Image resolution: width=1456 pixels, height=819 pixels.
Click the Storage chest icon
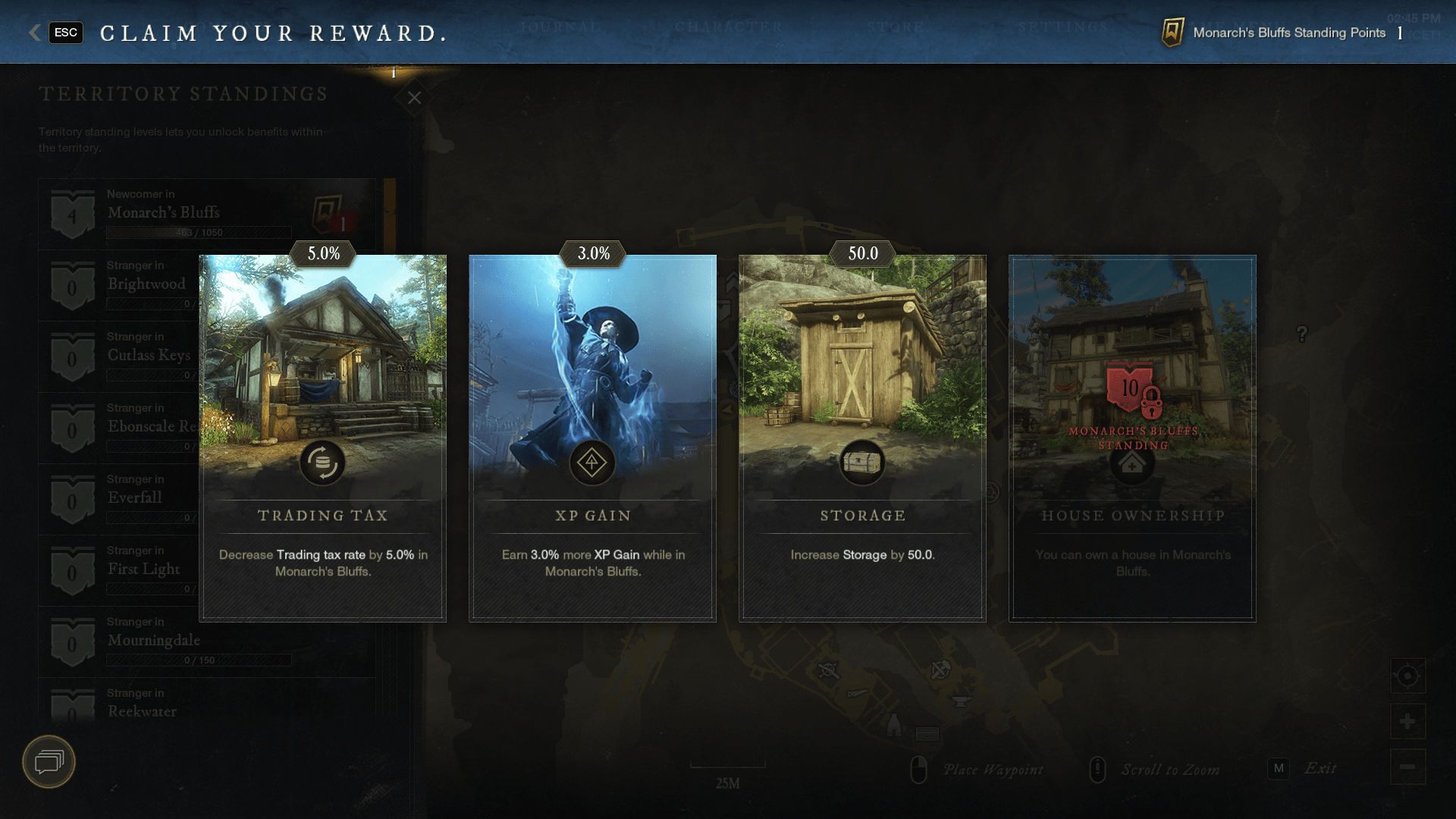pyautogui.click(x=861, y=463)
